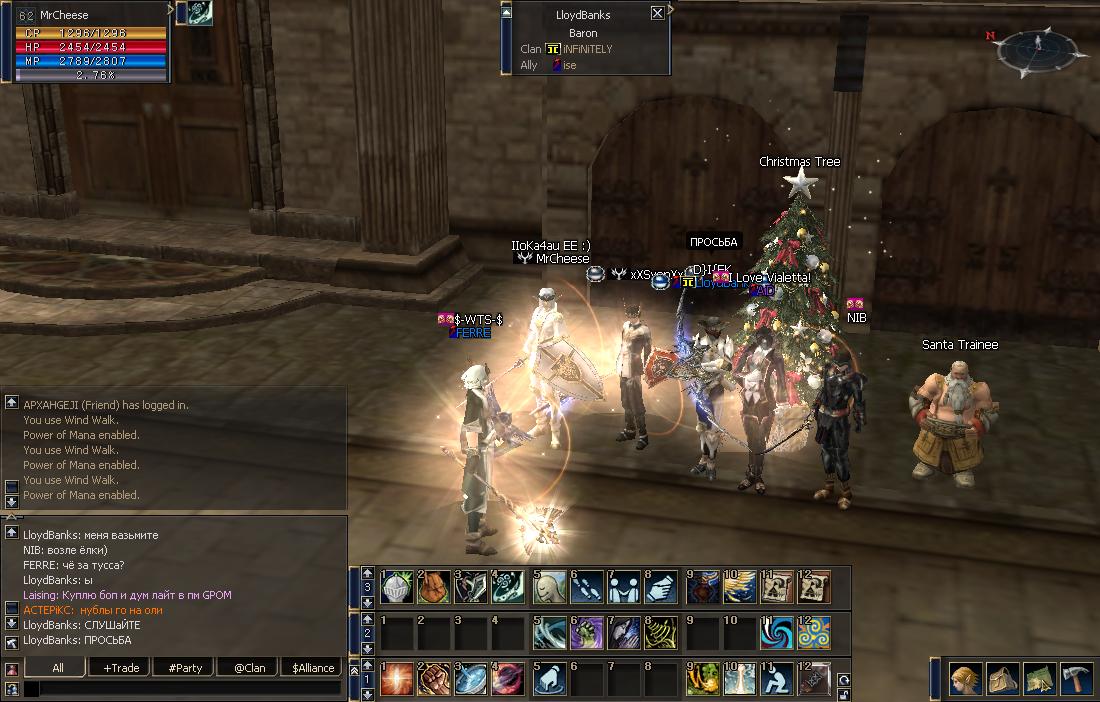1100x702 pixels.
Task: Select the @Clan chat tab
Action: click(x=249, y=667)
